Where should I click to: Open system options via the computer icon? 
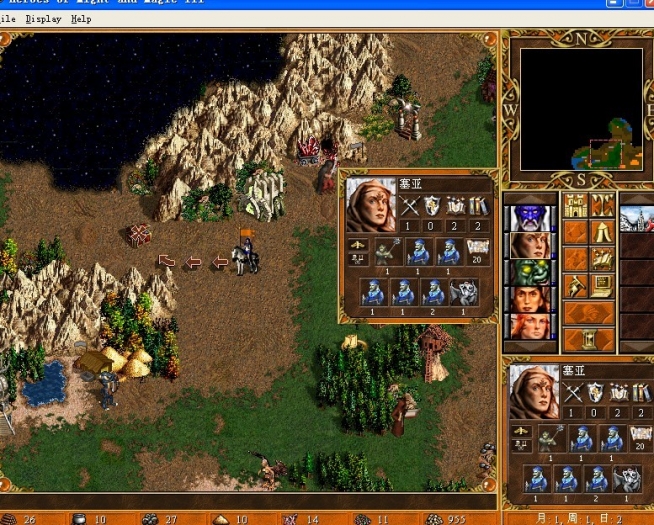tap(602, 286)
